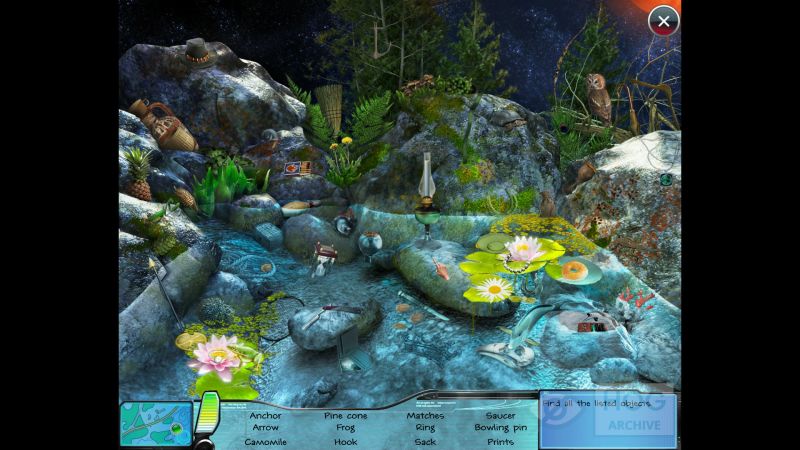This screenshot has width=800, height=450.
Task: Select Pine cone in the object list
Action: point(346,415)
